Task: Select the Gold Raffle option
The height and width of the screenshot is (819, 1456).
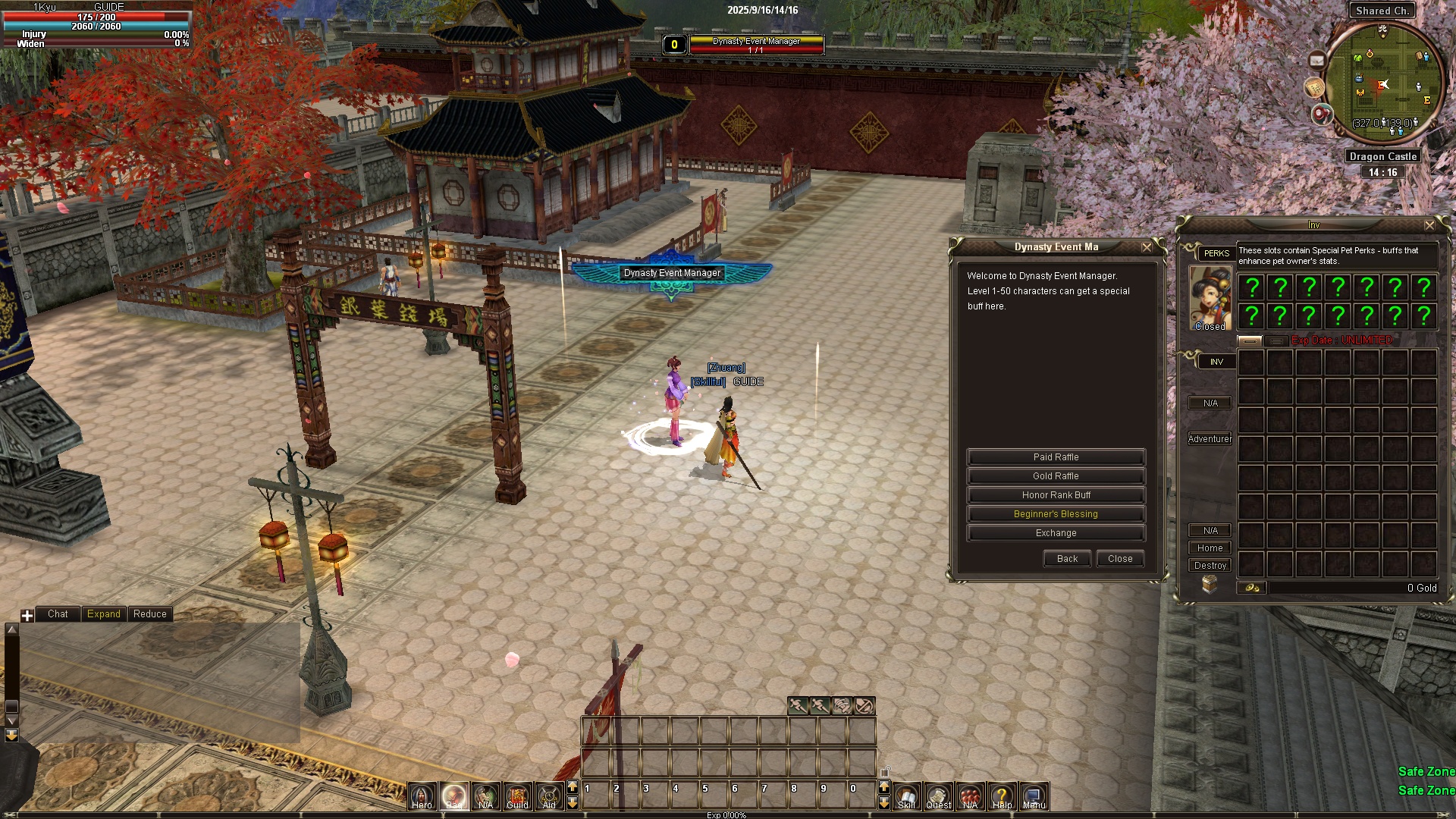Action: [x=1056, y=476]
